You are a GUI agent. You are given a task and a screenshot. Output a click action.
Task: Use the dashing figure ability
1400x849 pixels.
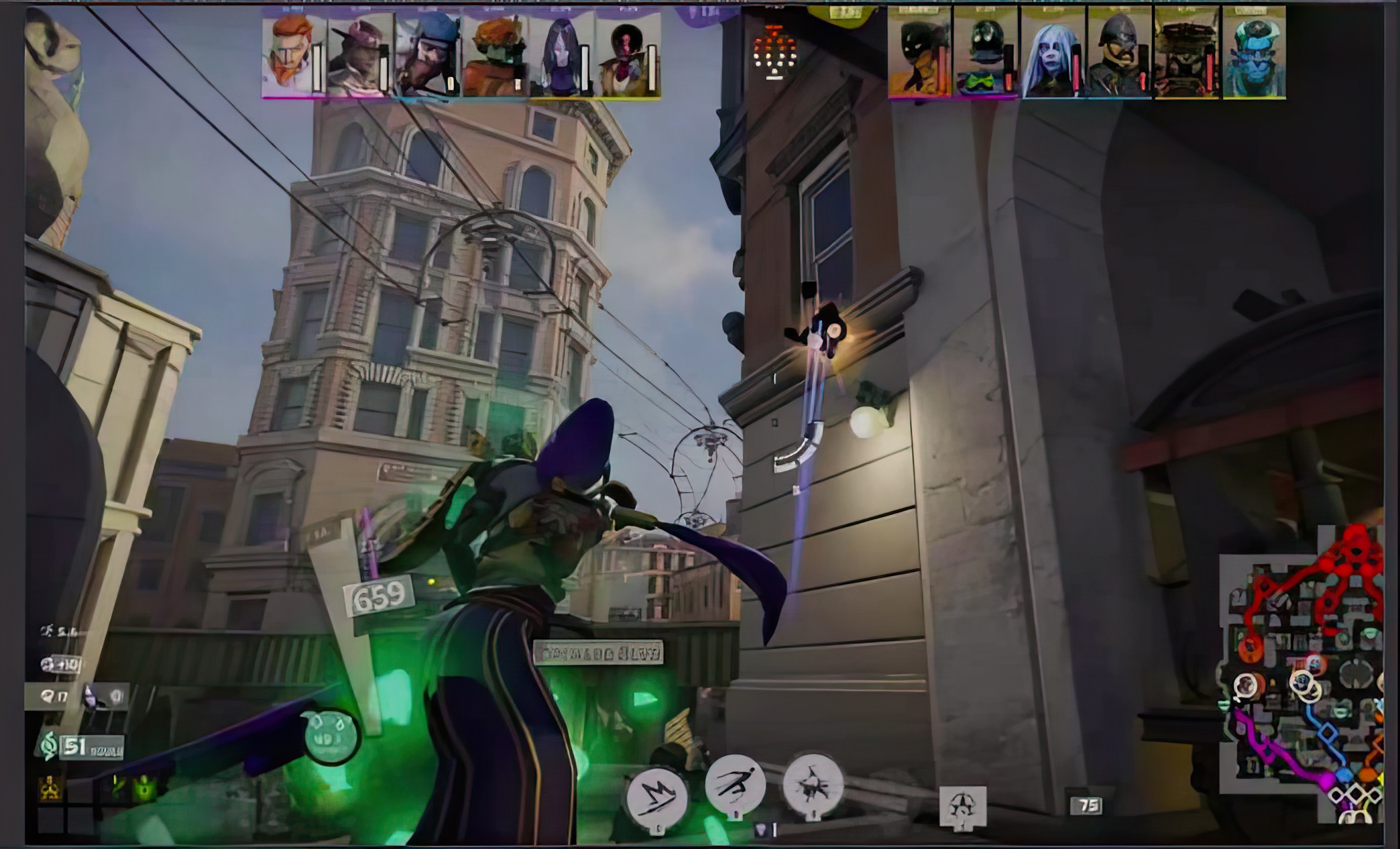(x=735, y=785)
